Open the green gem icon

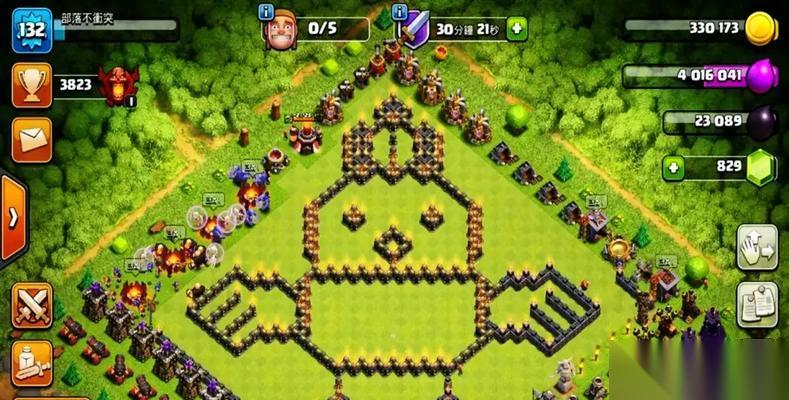pos(762,167)
